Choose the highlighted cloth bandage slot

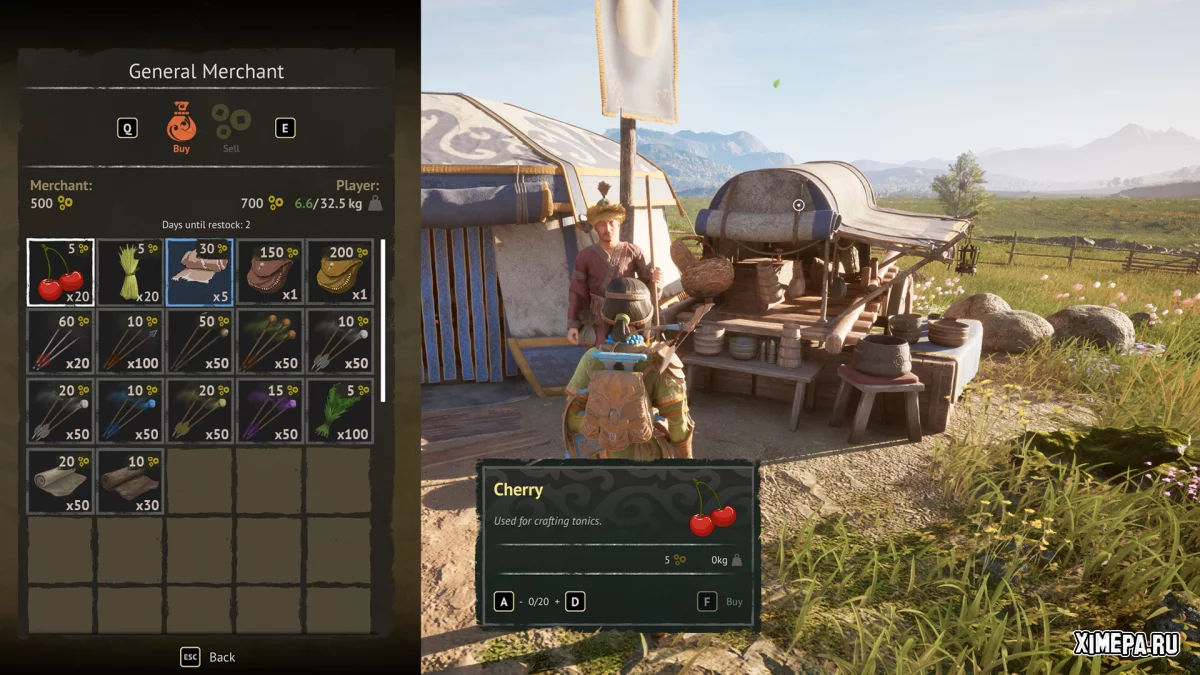click(x=200, y=272)
